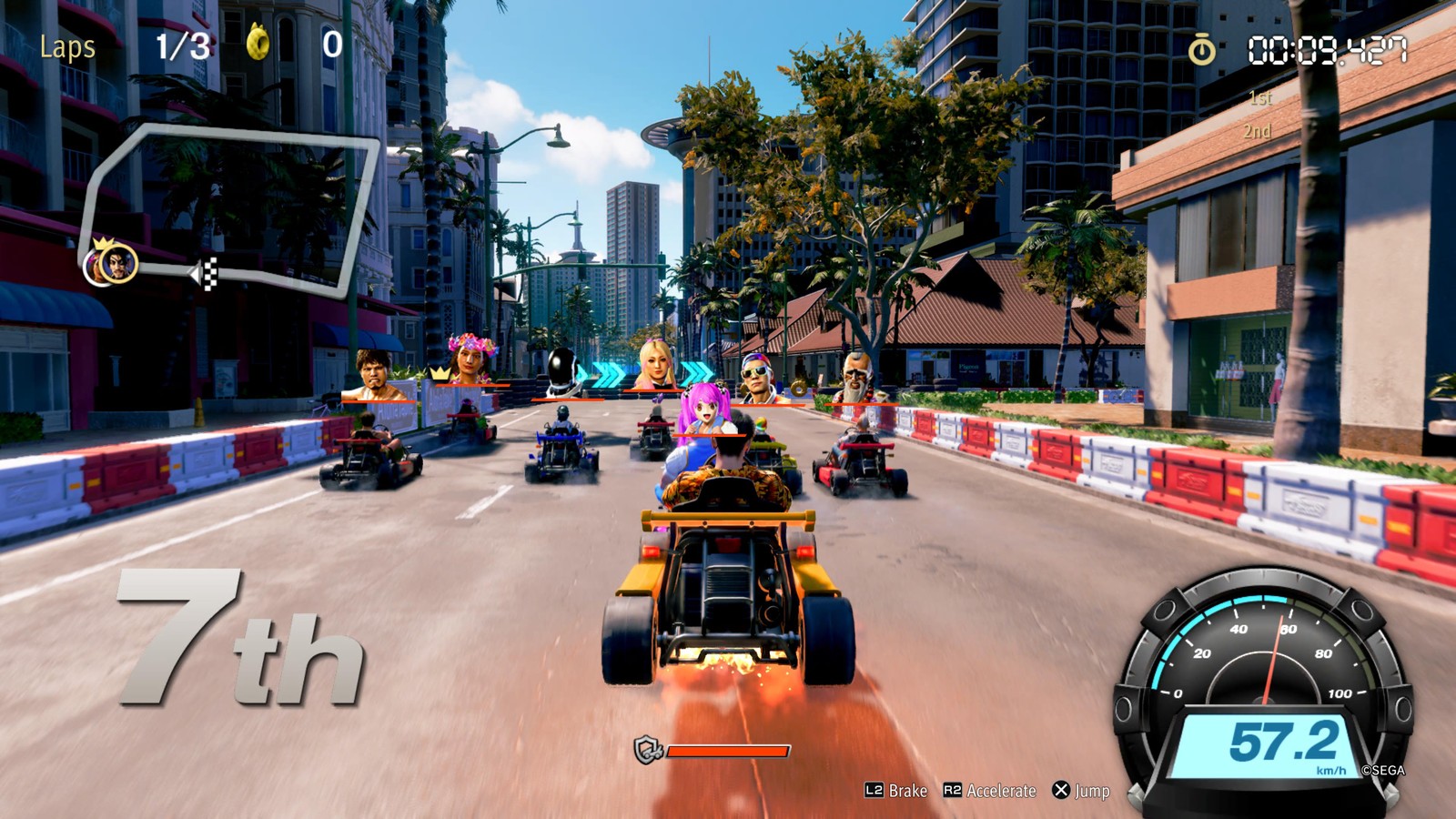Select the player portrait marker on minimap
This screenshot has width=1456, height=819.
118,265
